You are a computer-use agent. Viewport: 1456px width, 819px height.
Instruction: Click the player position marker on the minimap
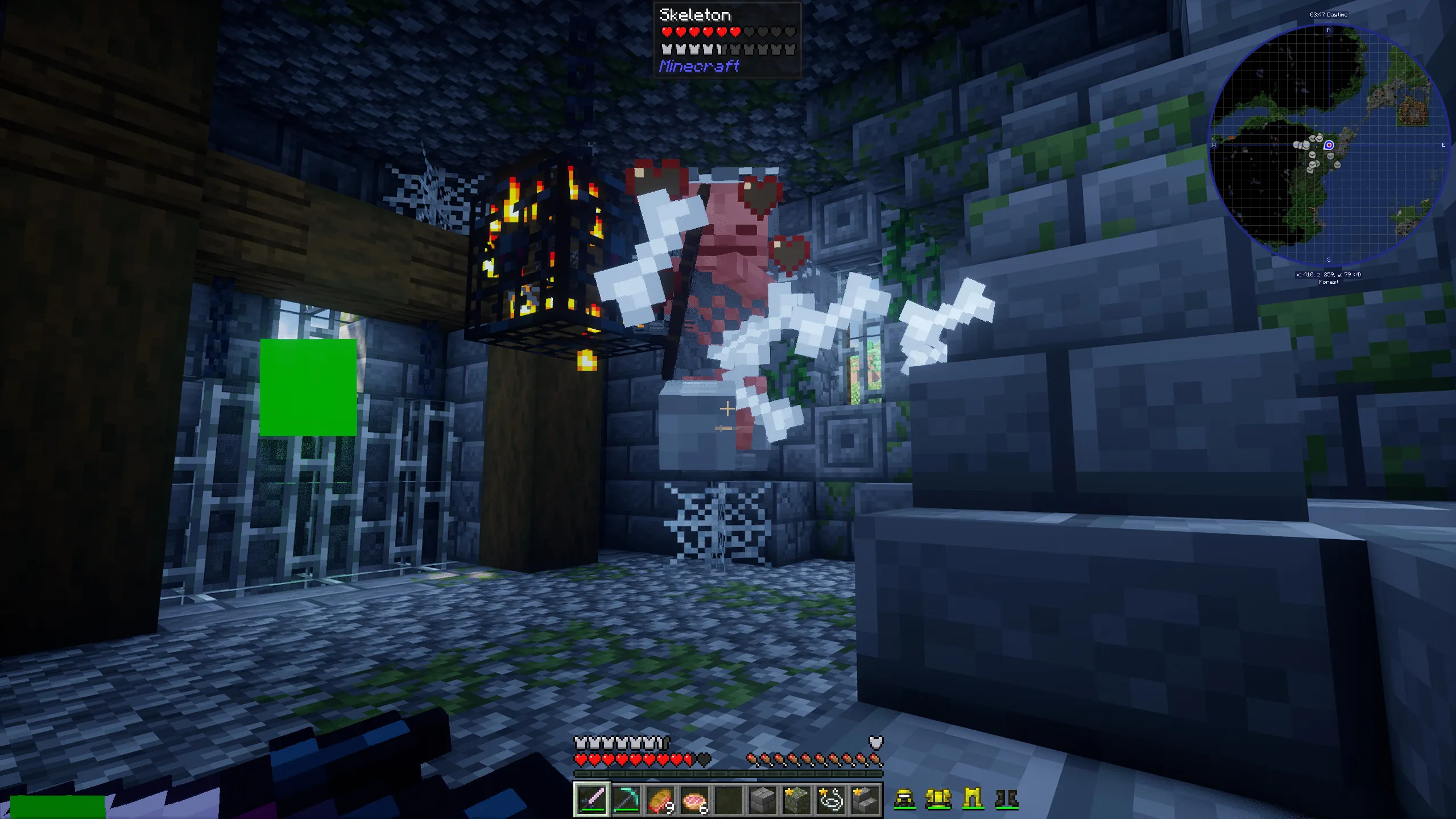[1329, 145]
